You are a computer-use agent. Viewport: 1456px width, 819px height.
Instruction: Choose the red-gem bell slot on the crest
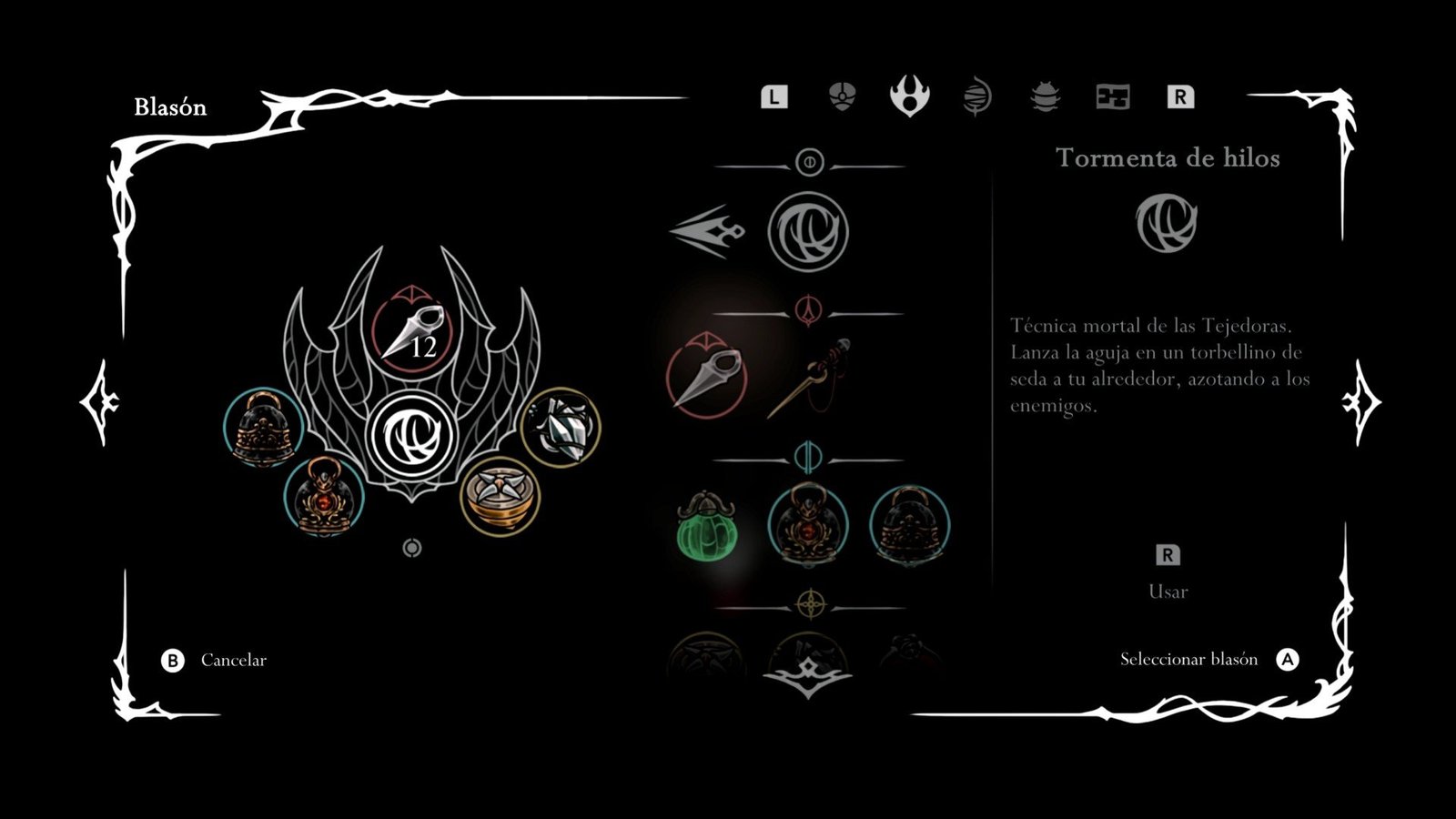(x=324, y=497)
